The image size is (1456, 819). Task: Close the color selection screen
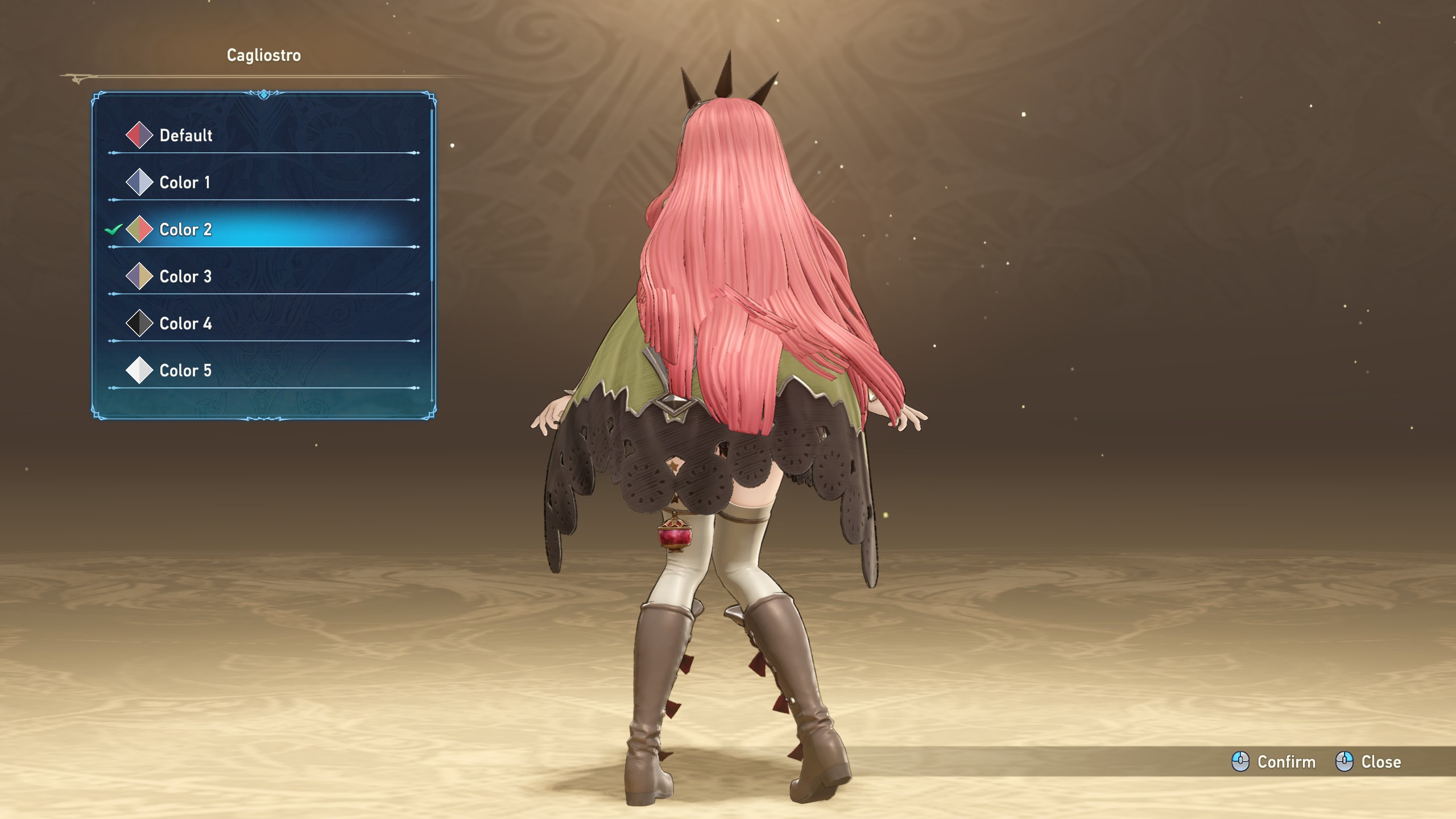1368,762
